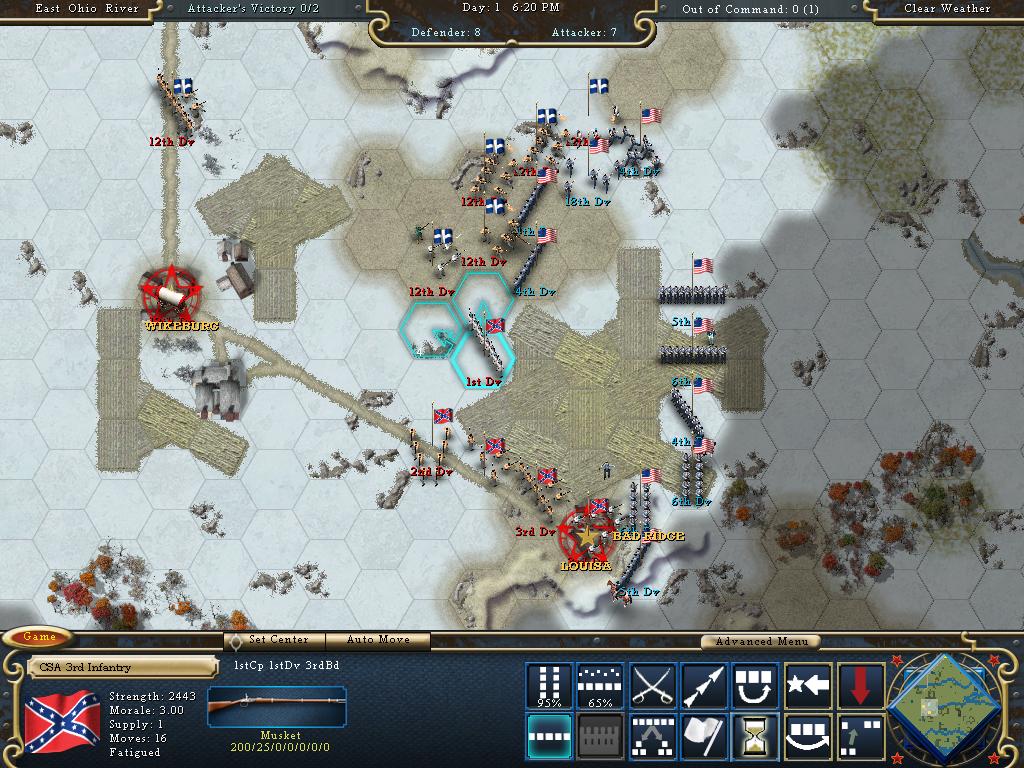Activate Auto Move
Screen dimensions: 1024x768
click(x=379, y=640)
